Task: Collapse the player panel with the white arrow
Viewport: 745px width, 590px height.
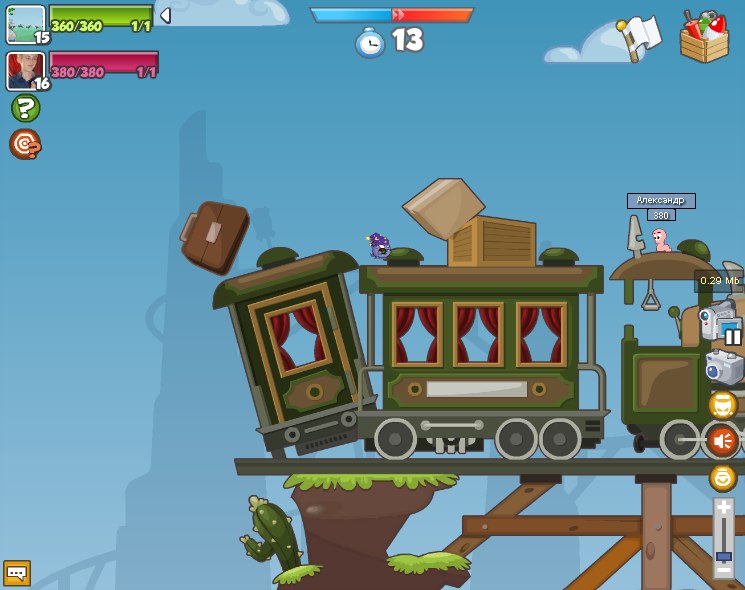Action: click(165, 15)
